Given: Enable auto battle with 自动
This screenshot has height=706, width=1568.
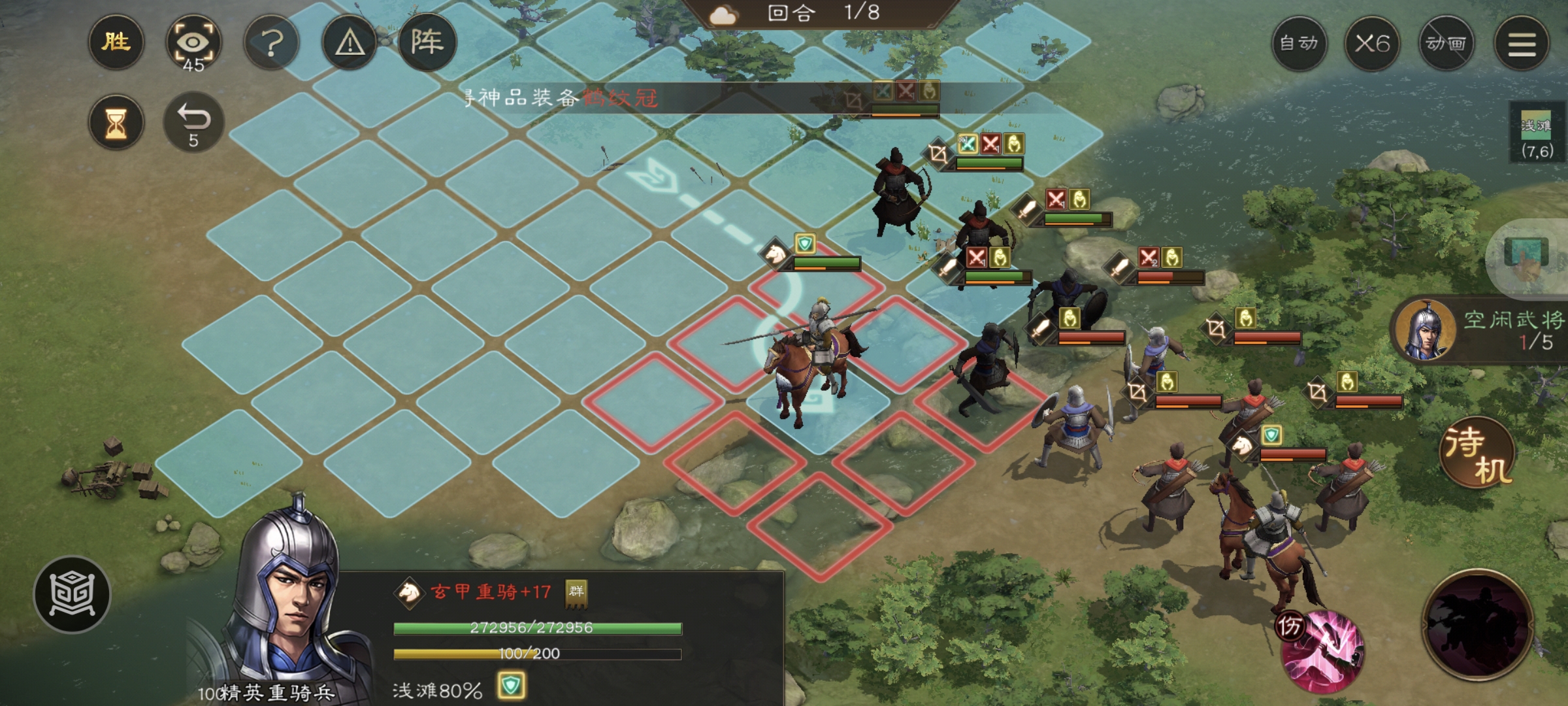Looking at the screenshot, I should pos(1299,44).
